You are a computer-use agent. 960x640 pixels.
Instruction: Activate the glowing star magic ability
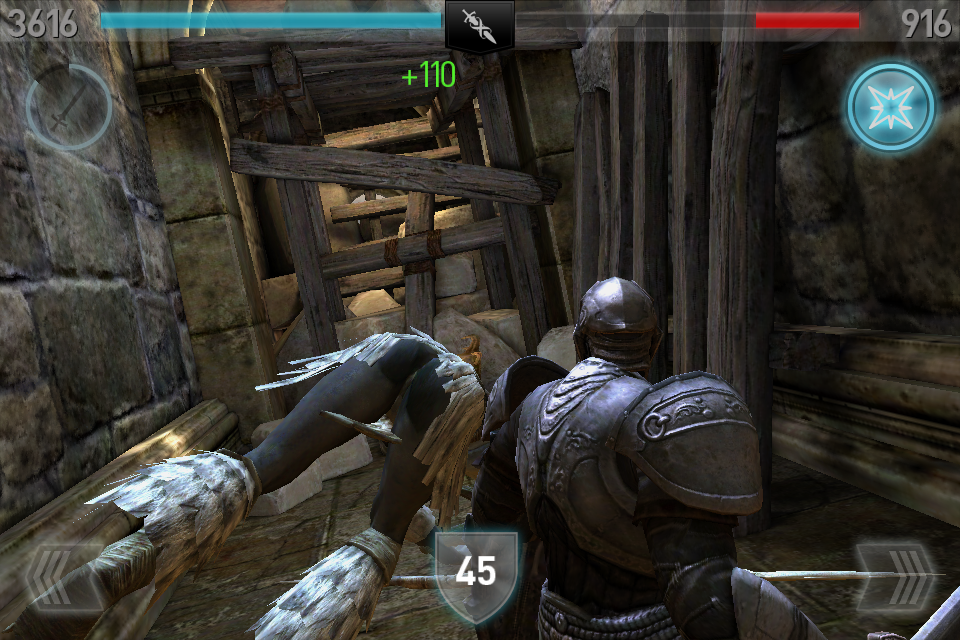click(x=890, y=107)
